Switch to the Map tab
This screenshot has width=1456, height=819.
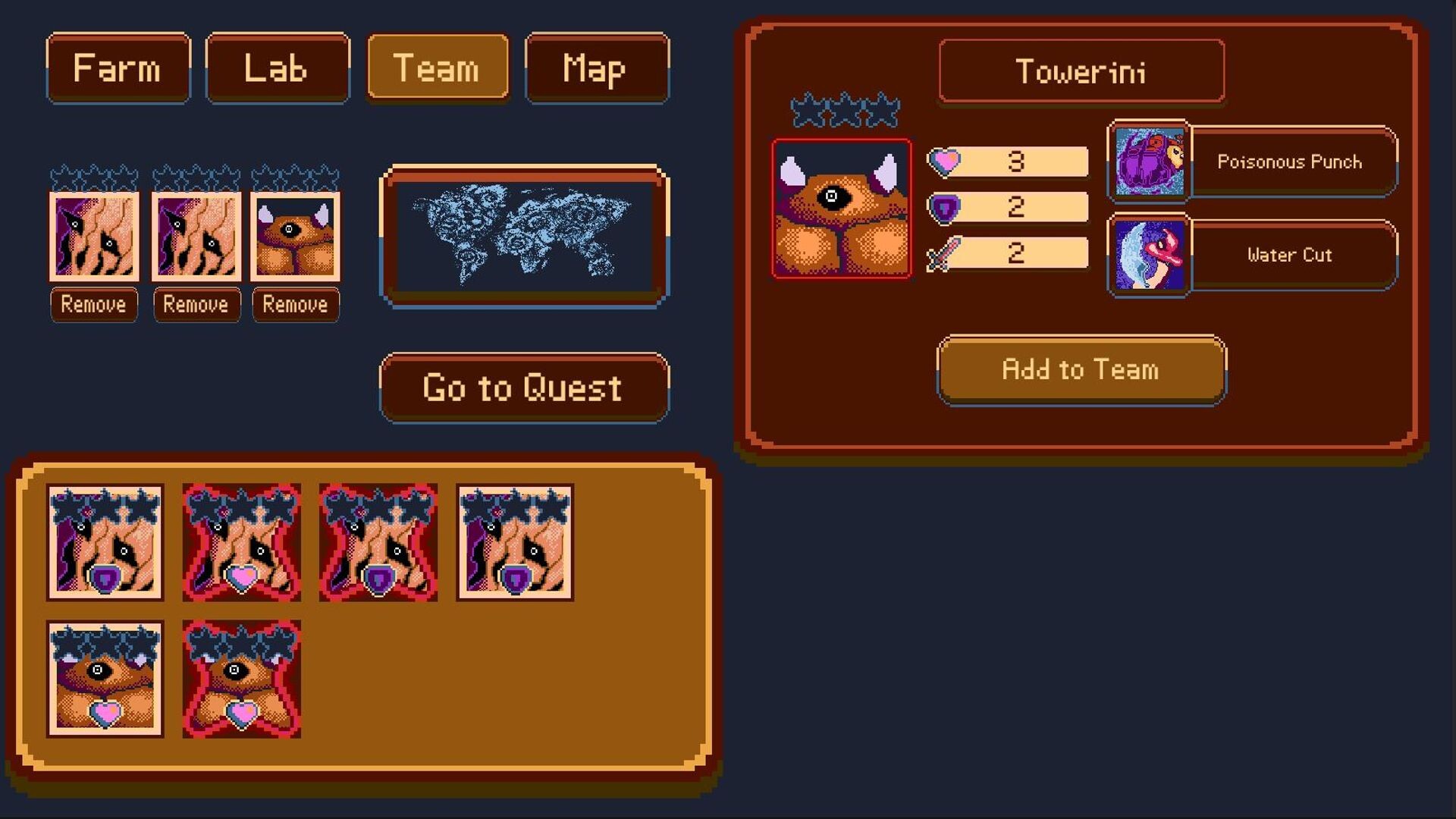(x=597, y=68)
